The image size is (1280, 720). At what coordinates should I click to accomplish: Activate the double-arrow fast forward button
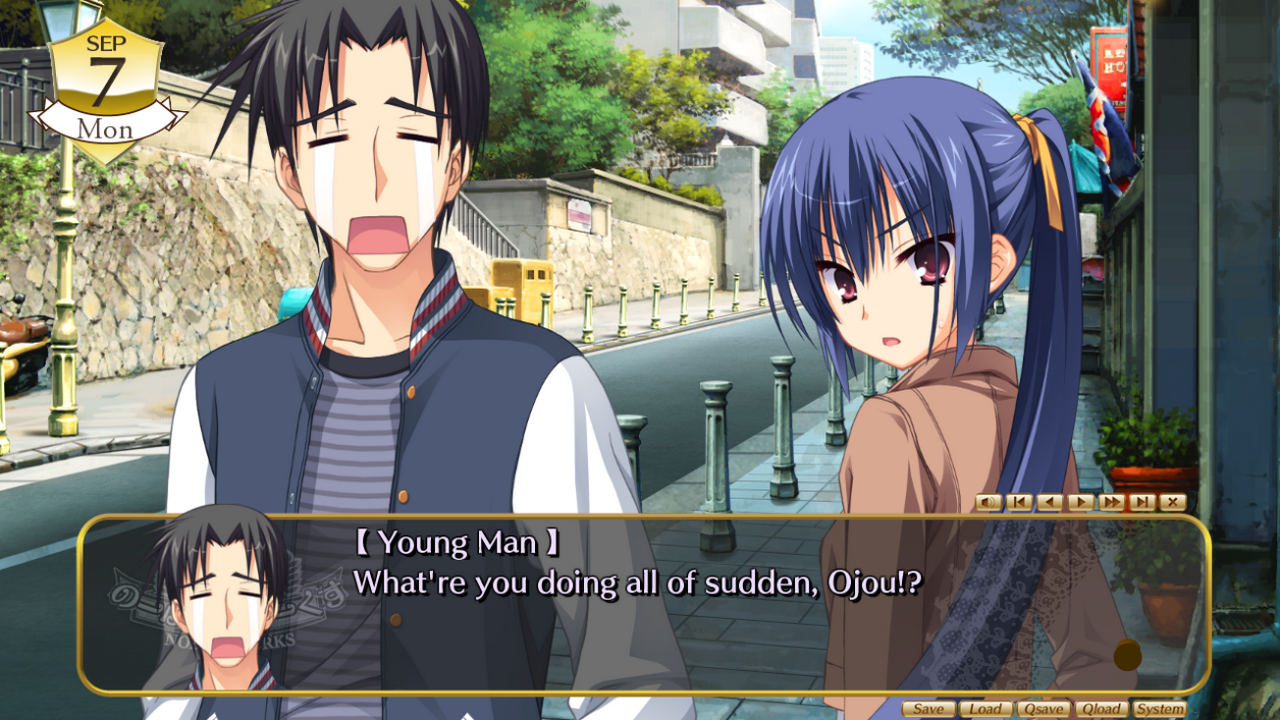click(x=1111, y=502)
